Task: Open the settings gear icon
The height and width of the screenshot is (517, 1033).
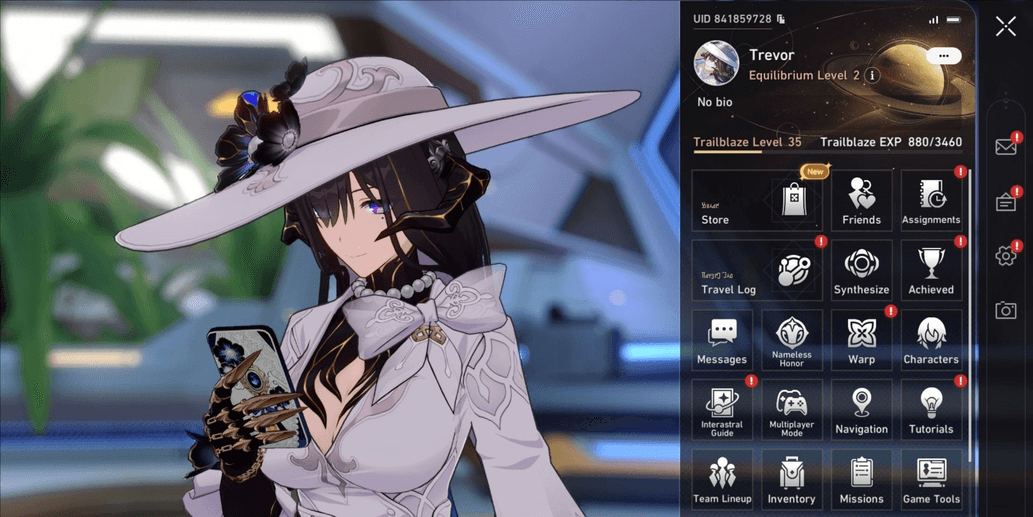Action: [x=1006, y=256]
